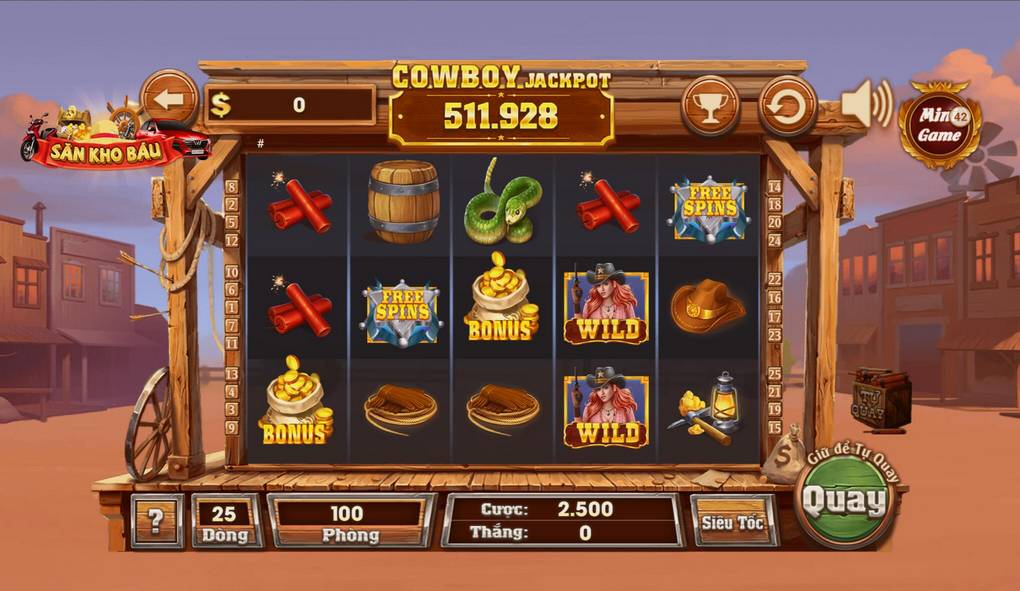The width and height of the screenshot is (1020, 591).
Task: Activate the Tự Quay auto-spin crate
Action: pos(880,398)
